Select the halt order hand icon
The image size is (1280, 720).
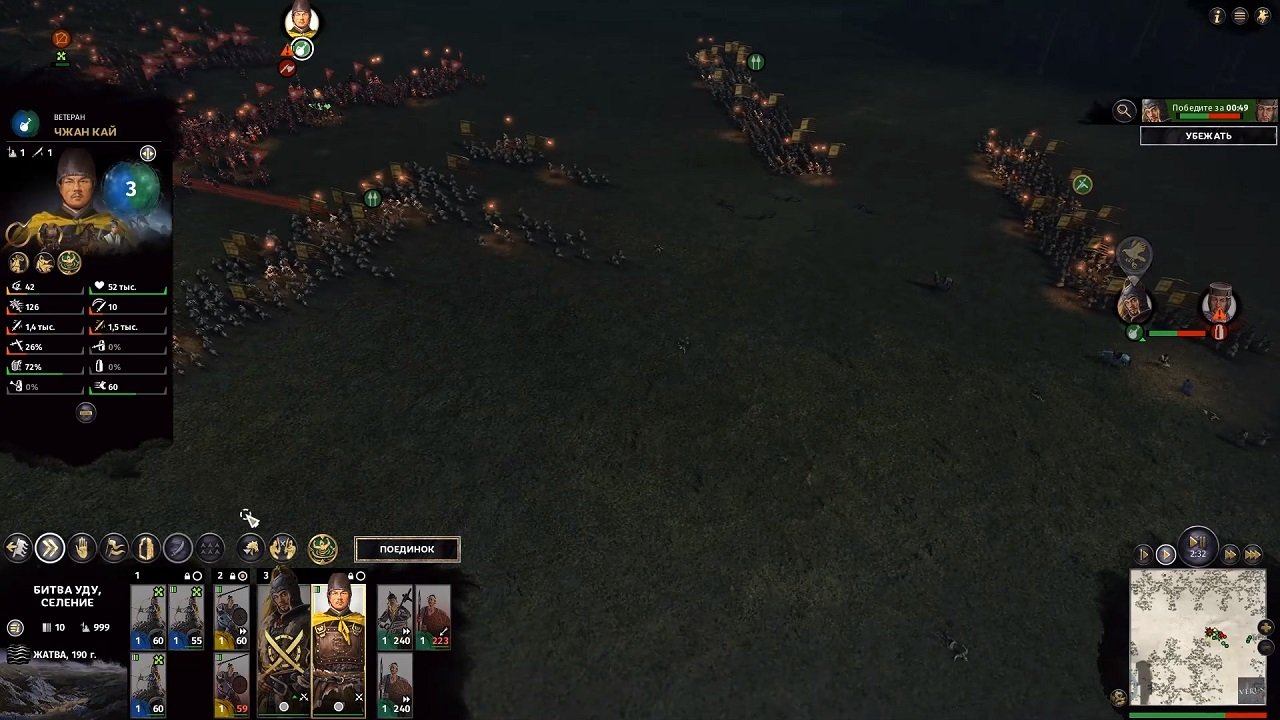tap(82, 547)
